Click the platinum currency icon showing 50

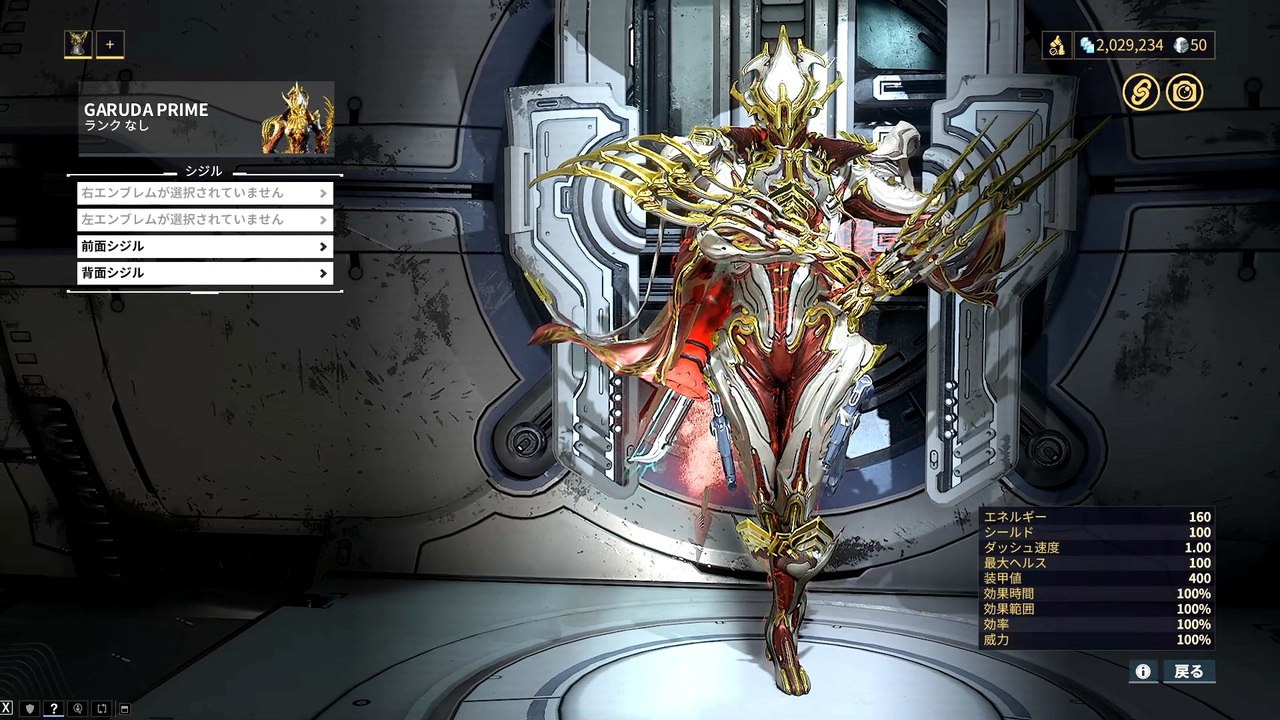click(1182, 45)
